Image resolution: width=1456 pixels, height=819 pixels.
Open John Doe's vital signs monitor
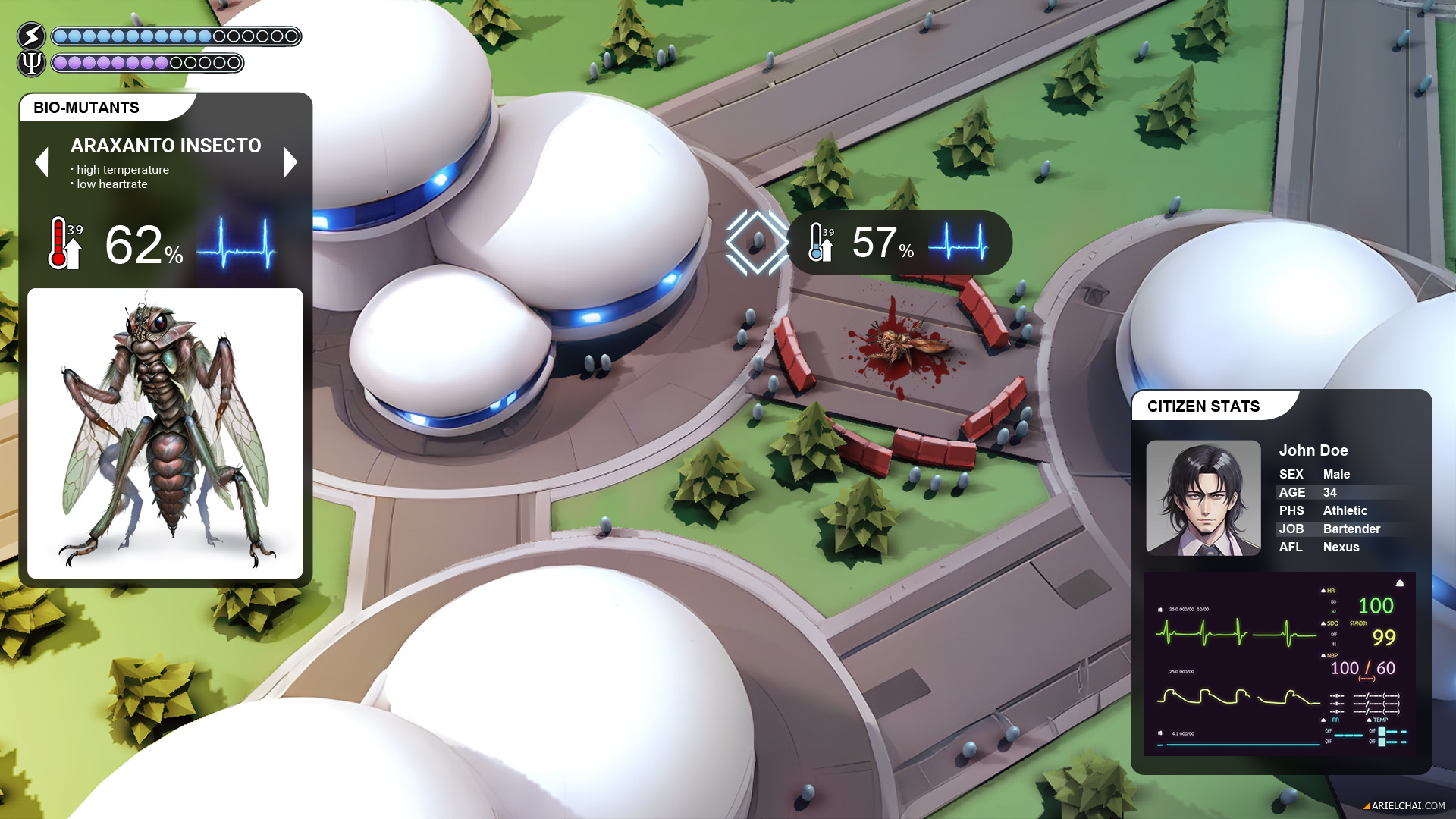(1279, 664)
